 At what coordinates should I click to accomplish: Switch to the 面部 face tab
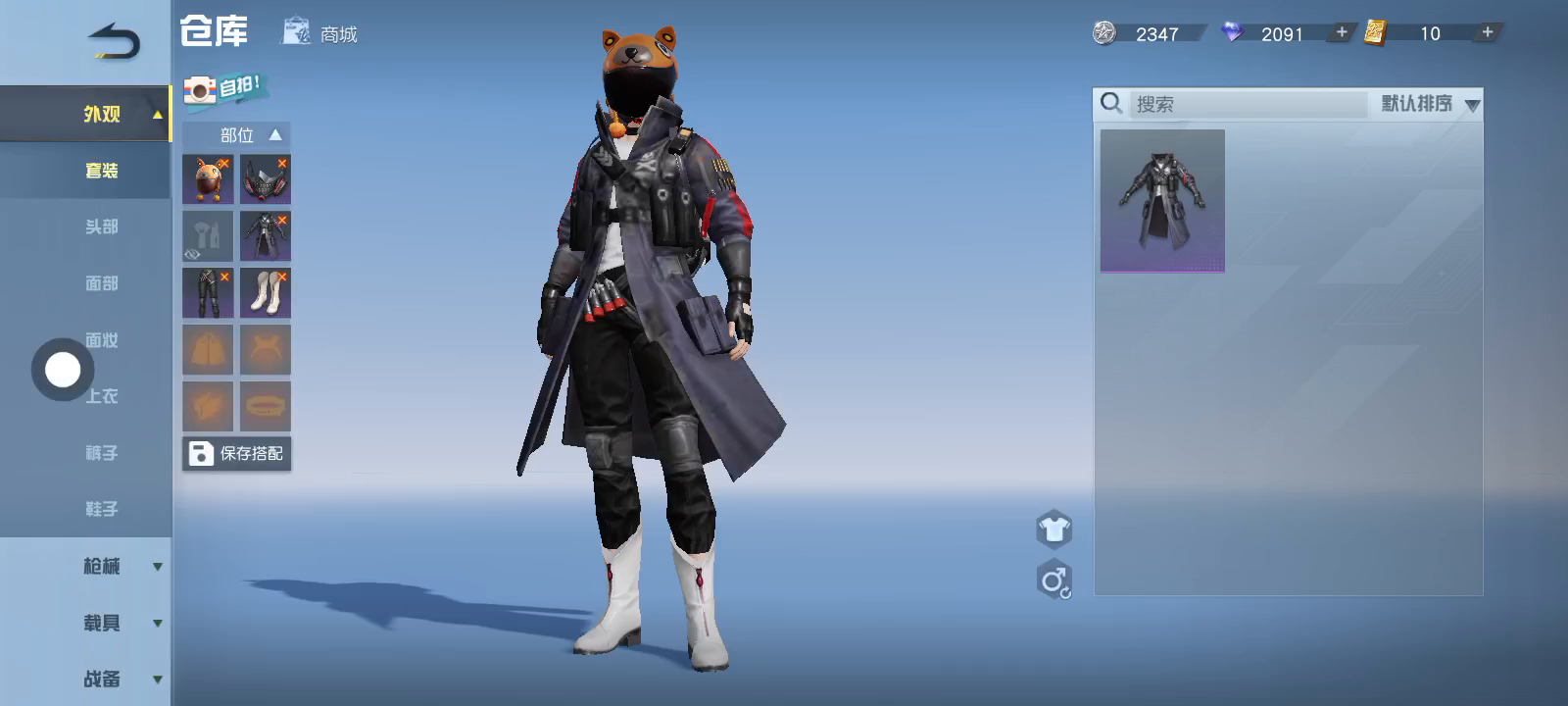coord(101,283)
